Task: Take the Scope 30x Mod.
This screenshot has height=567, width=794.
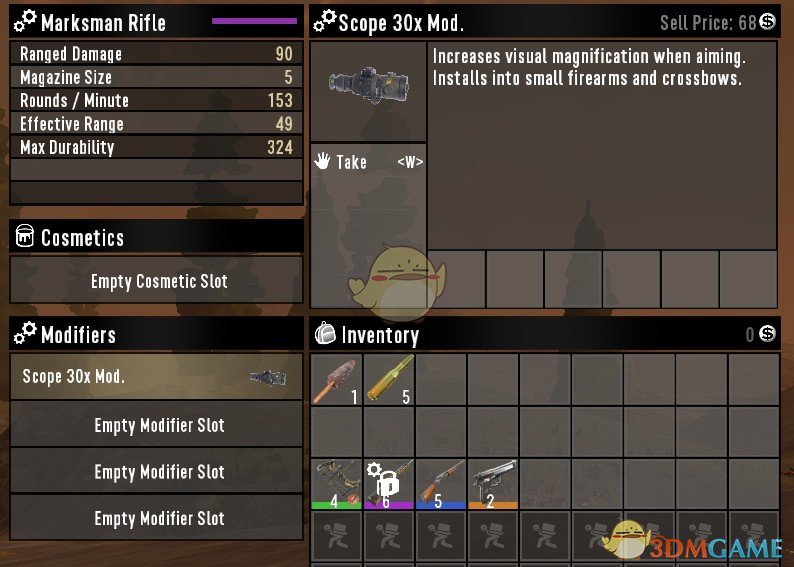Action: point(368,162)
